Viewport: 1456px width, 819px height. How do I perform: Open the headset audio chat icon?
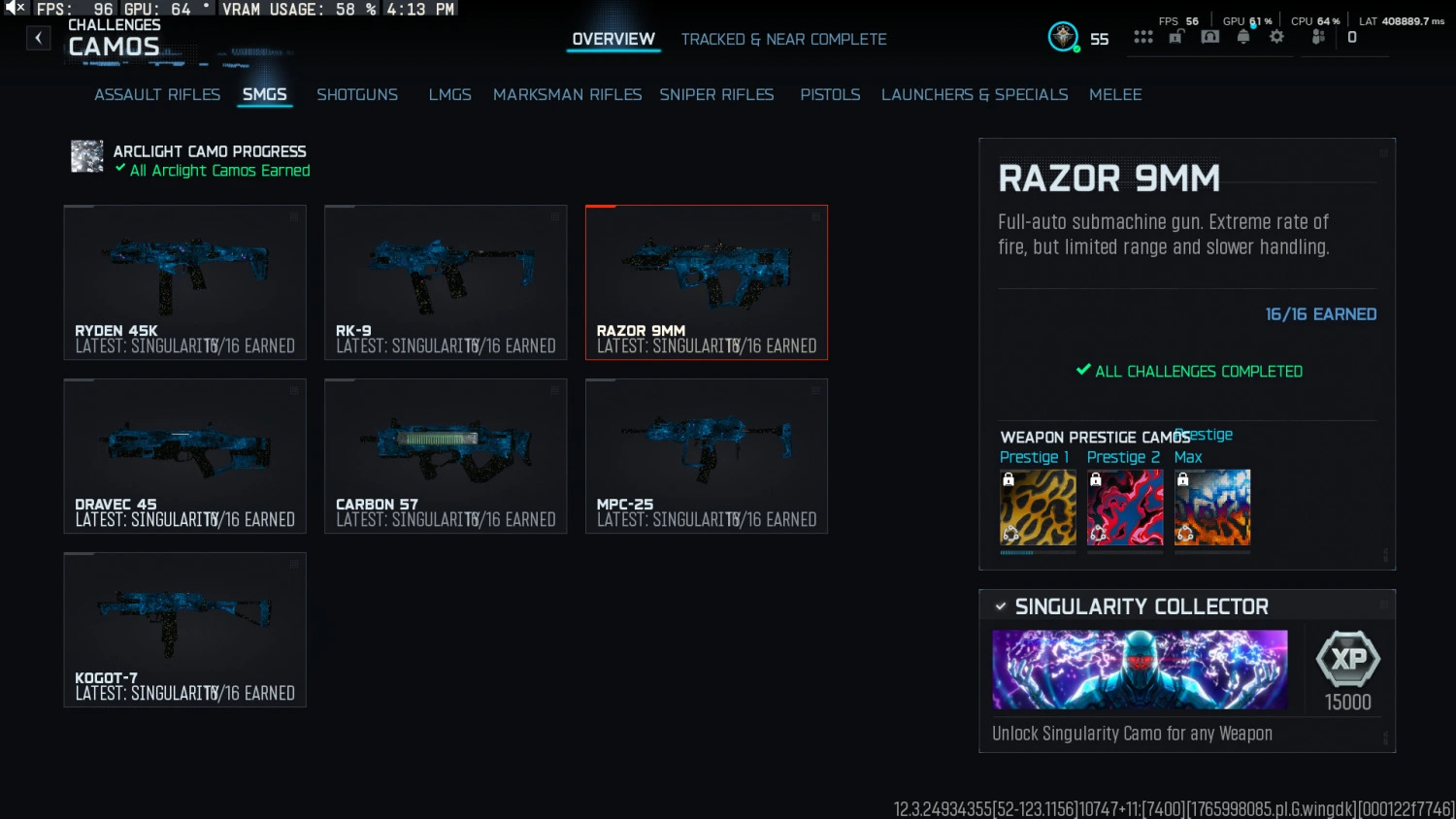tap(1209, 36)
